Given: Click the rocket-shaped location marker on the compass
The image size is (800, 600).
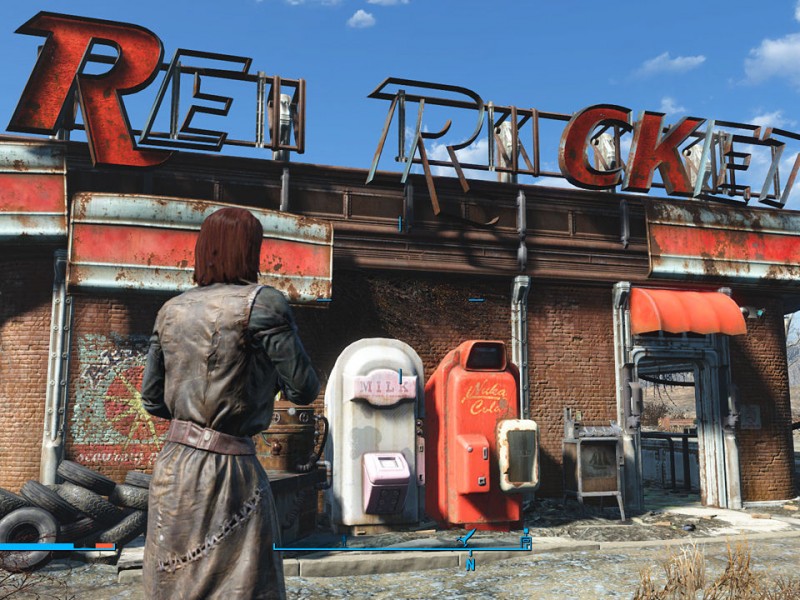Looking at the screenshot, I should 466,538.
